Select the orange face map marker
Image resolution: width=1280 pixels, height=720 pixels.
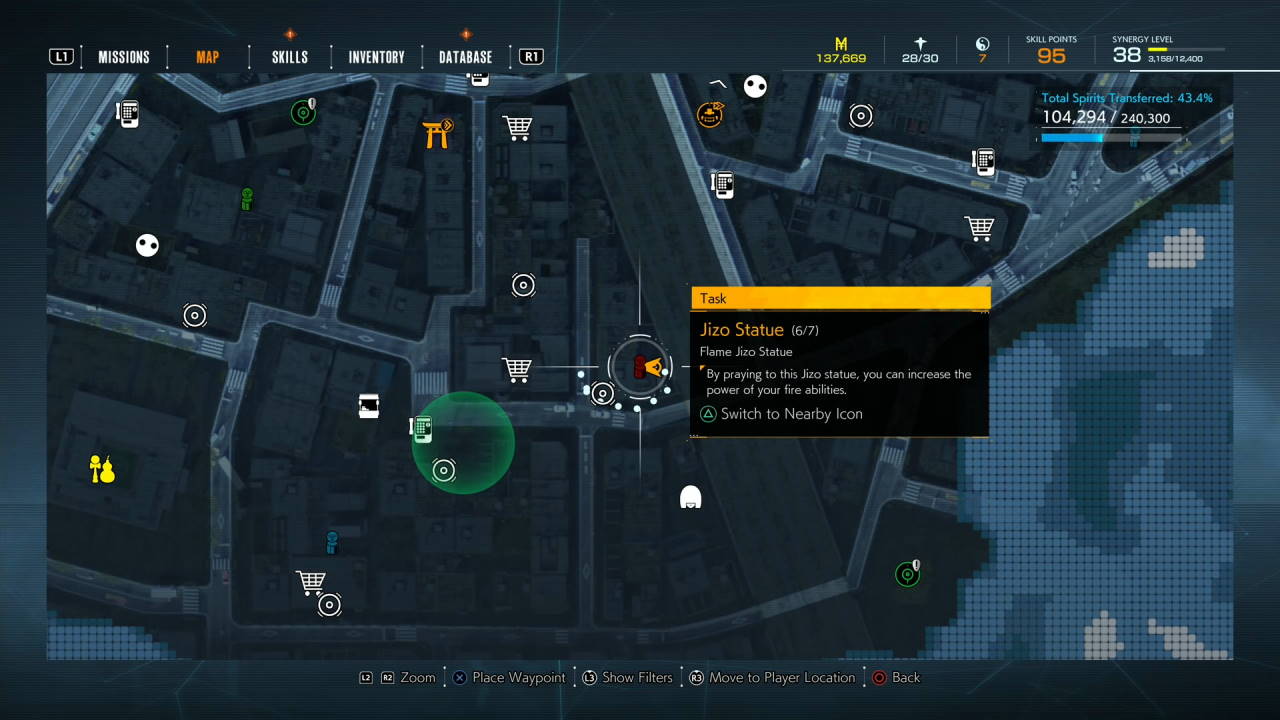(710, 114)
